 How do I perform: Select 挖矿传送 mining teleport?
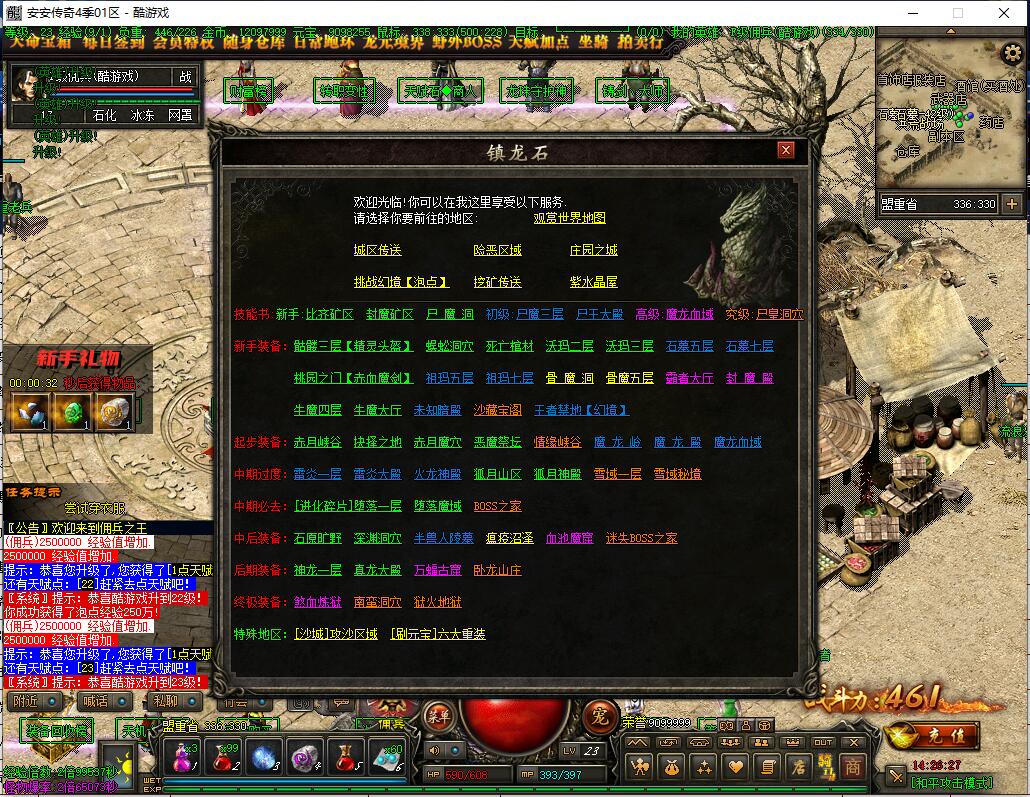pyautogui.click(x=497, y=282)
